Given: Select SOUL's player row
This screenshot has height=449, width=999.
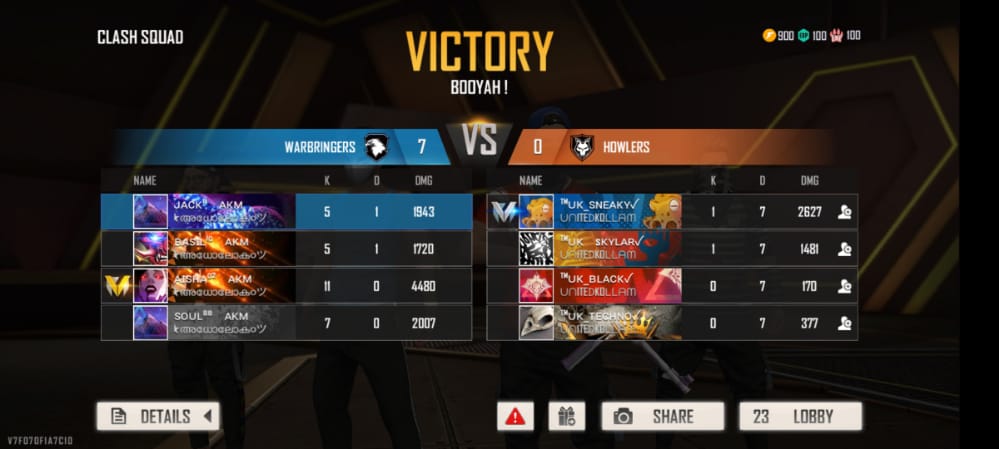Looking at the screenshot, I should [x=287, y=322].
